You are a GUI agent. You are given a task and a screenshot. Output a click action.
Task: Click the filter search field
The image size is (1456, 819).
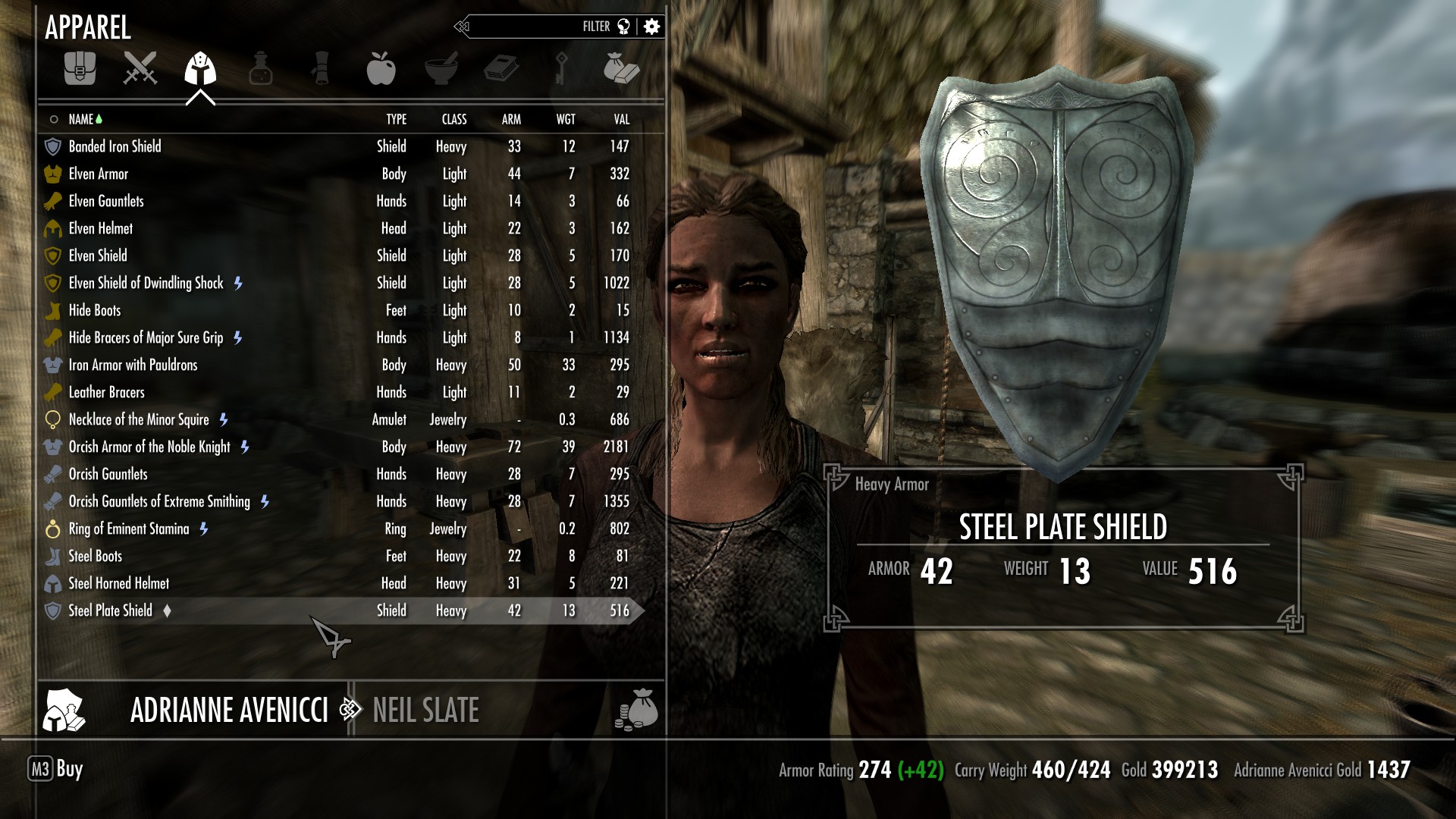point(531,27)
